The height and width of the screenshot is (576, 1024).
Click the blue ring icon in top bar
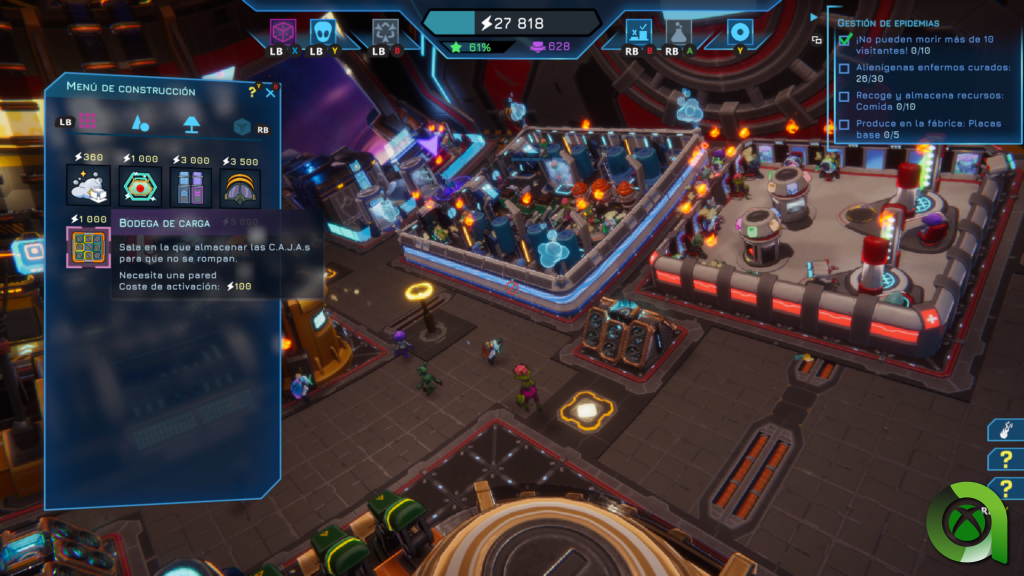click(740, 32)
